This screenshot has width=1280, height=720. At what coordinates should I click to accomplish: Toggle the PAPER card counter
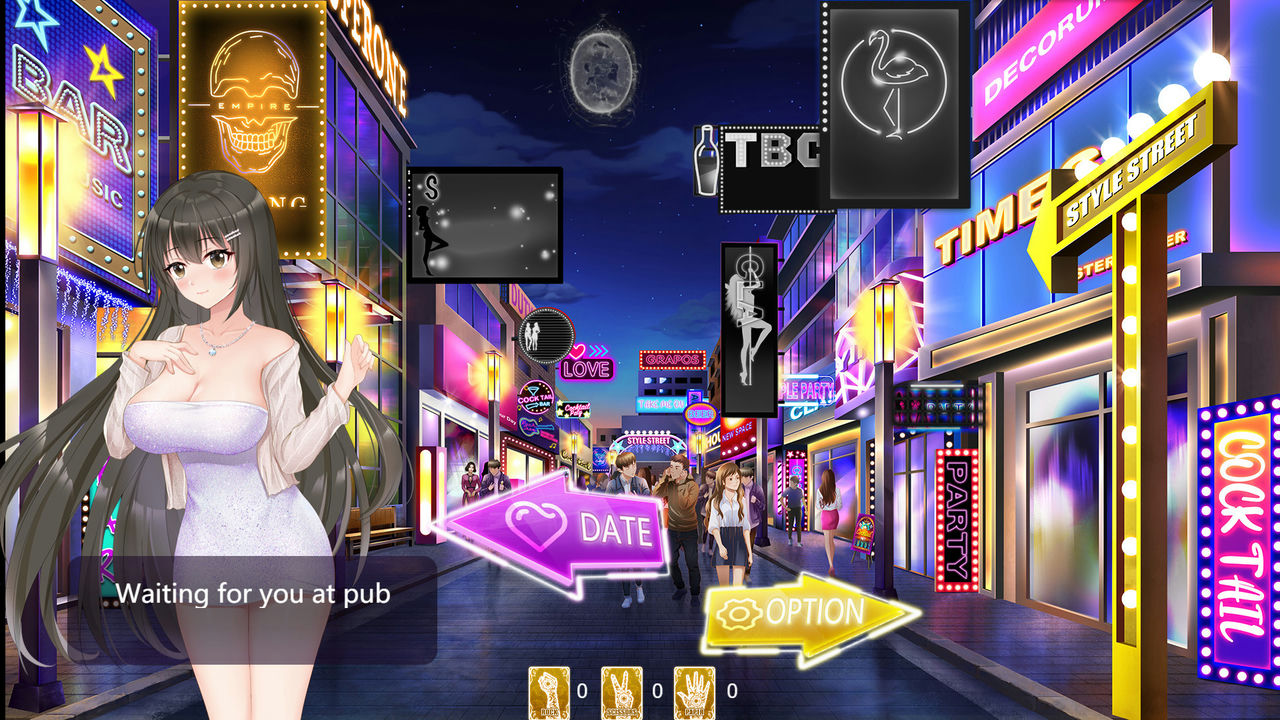(694, 690)
